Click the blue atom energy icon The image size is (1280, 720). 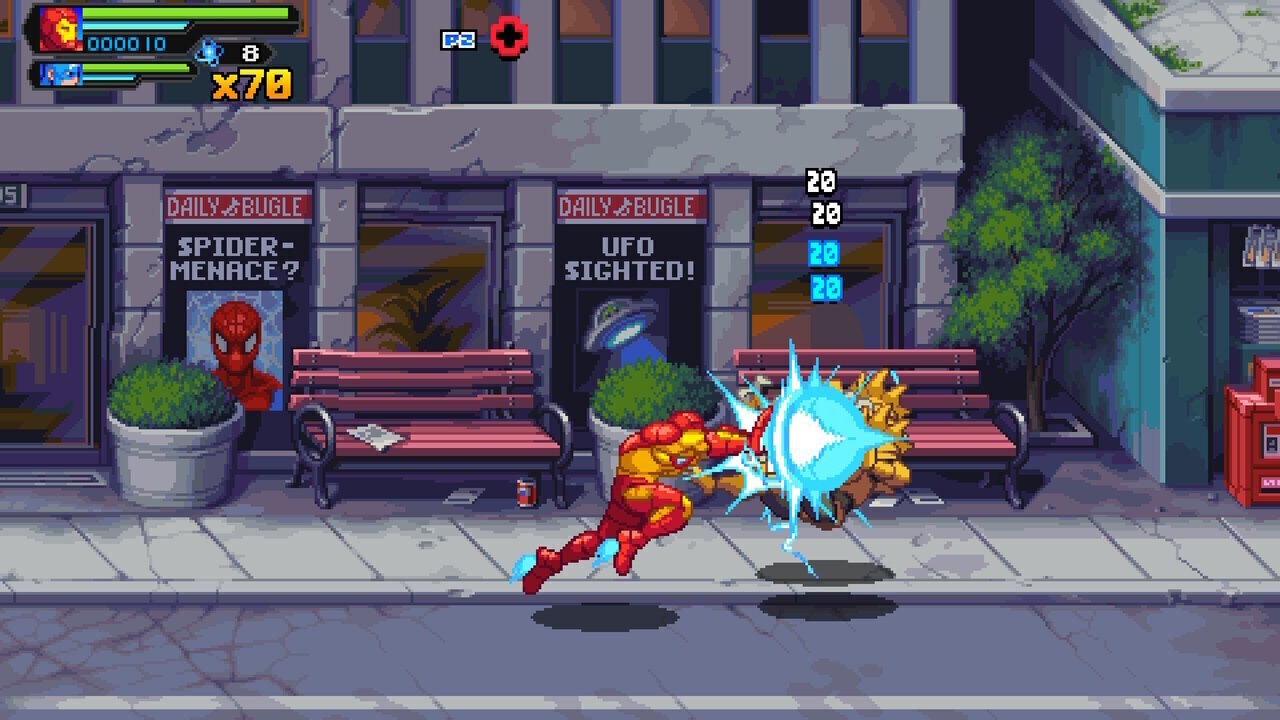coord(208,51)
